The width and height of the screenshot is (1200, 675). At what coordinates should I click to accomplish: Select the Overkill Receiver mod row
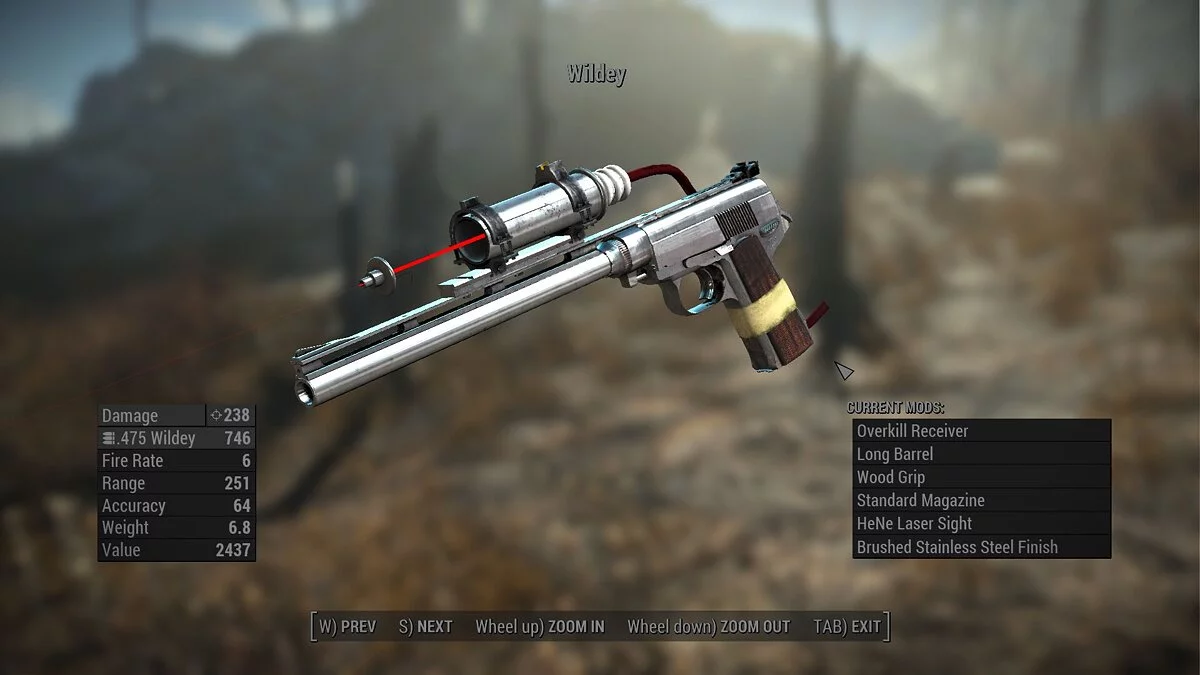981,431
